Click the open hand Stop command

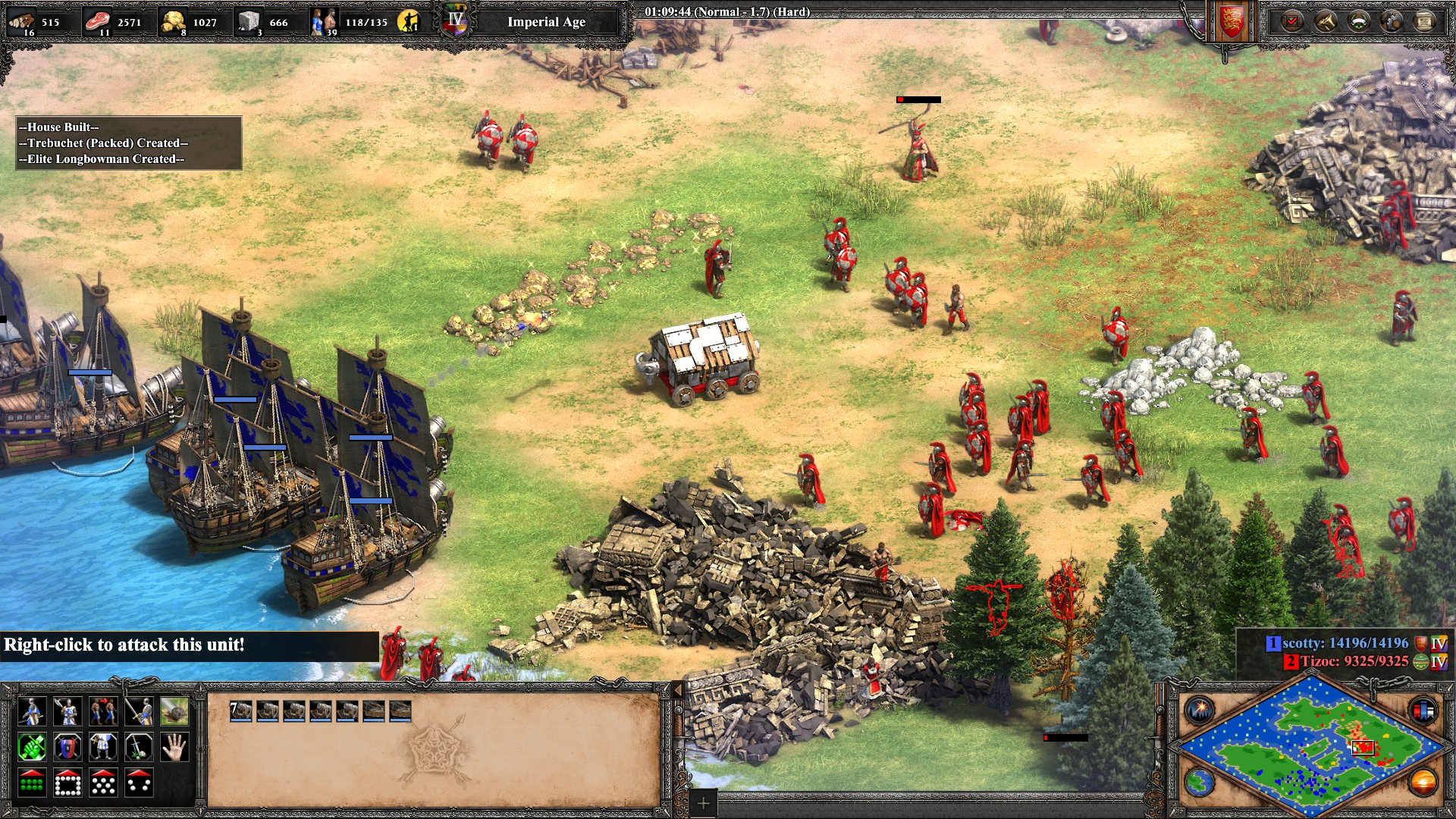(x=174, y=748)
